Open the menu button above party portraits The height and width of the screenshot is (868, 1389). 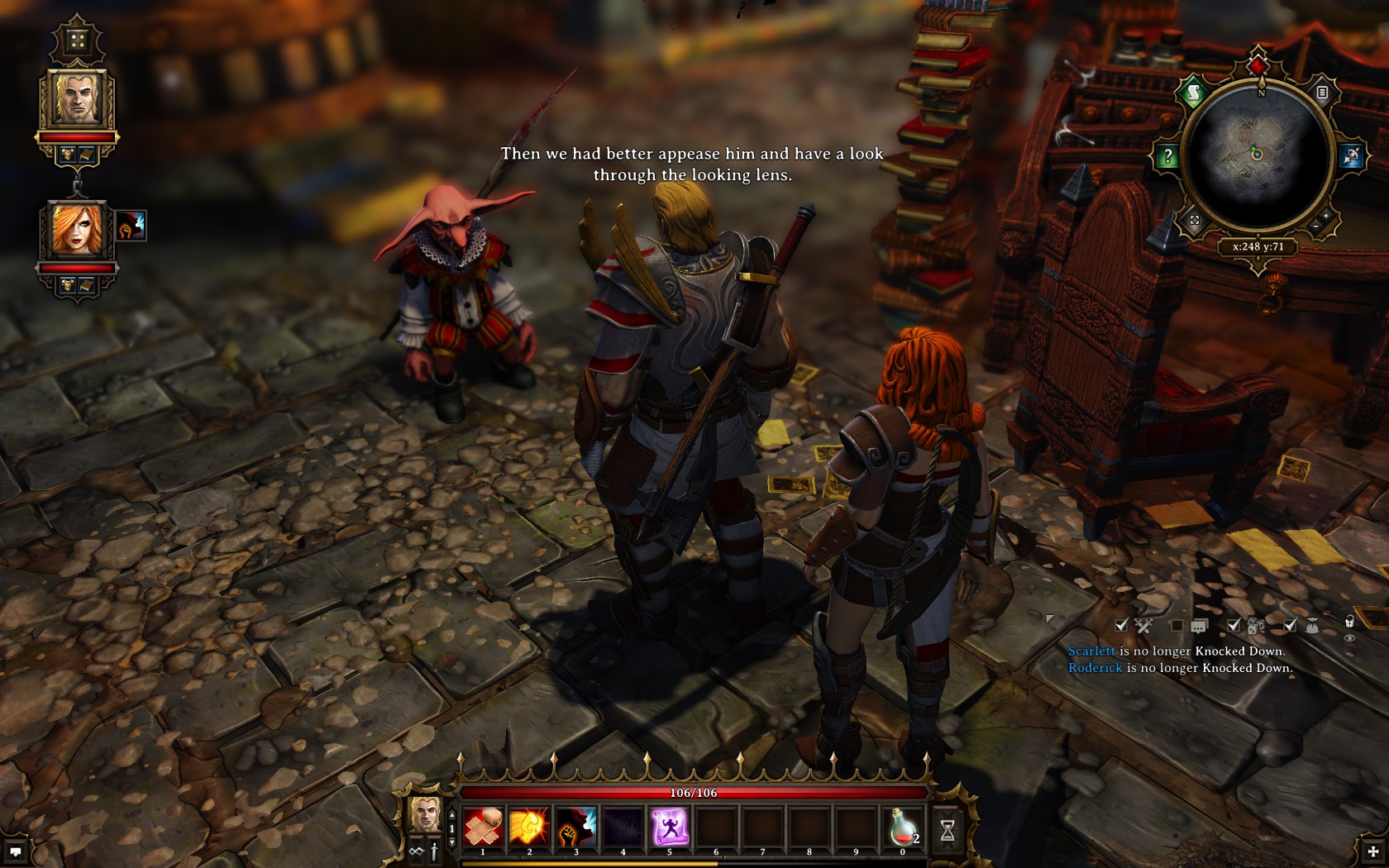(77, 41)
